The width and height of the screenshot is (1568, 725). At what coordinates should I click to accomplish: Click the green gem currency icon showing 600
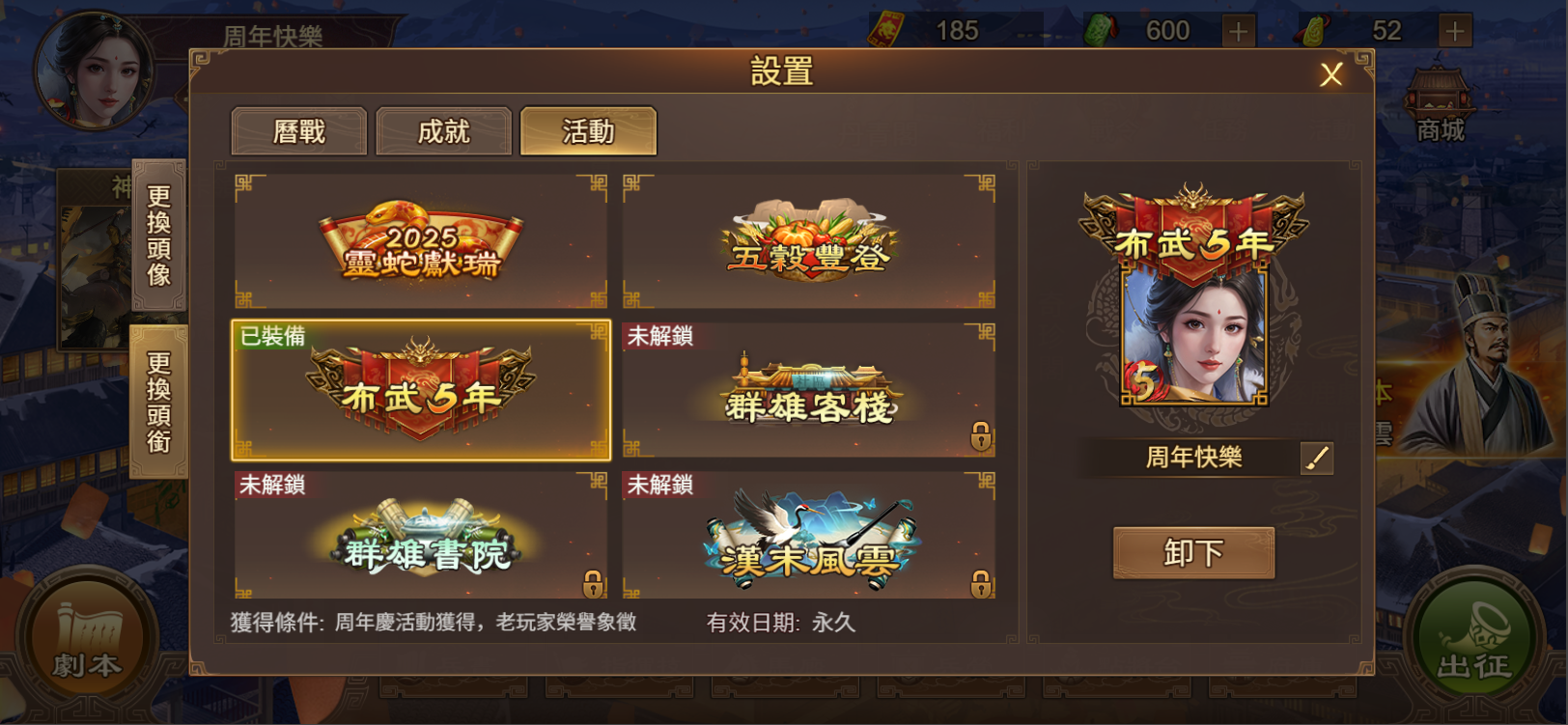(1103, 30)
